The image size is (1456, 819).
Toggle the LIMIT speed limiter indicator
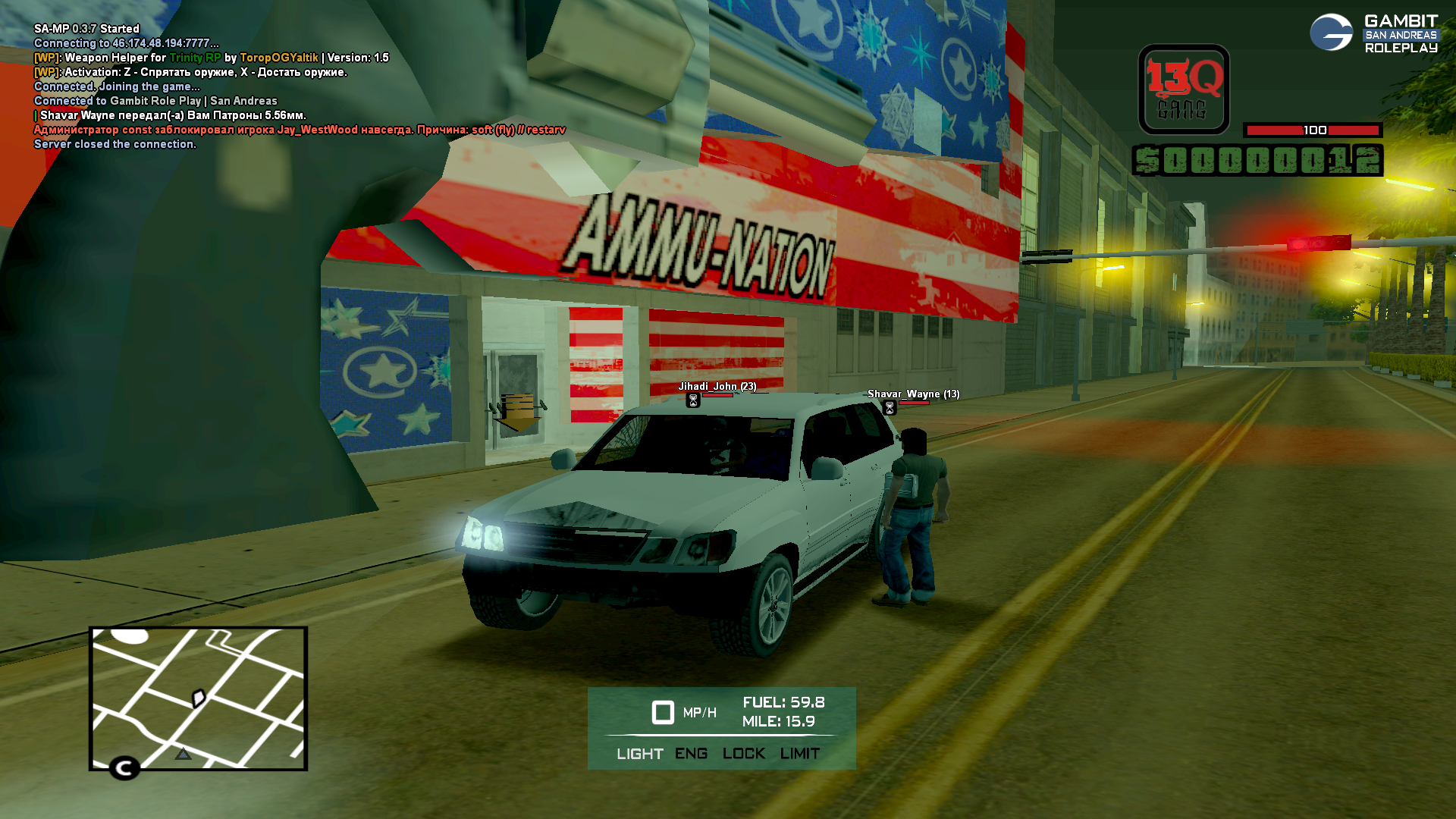[799, 754]
